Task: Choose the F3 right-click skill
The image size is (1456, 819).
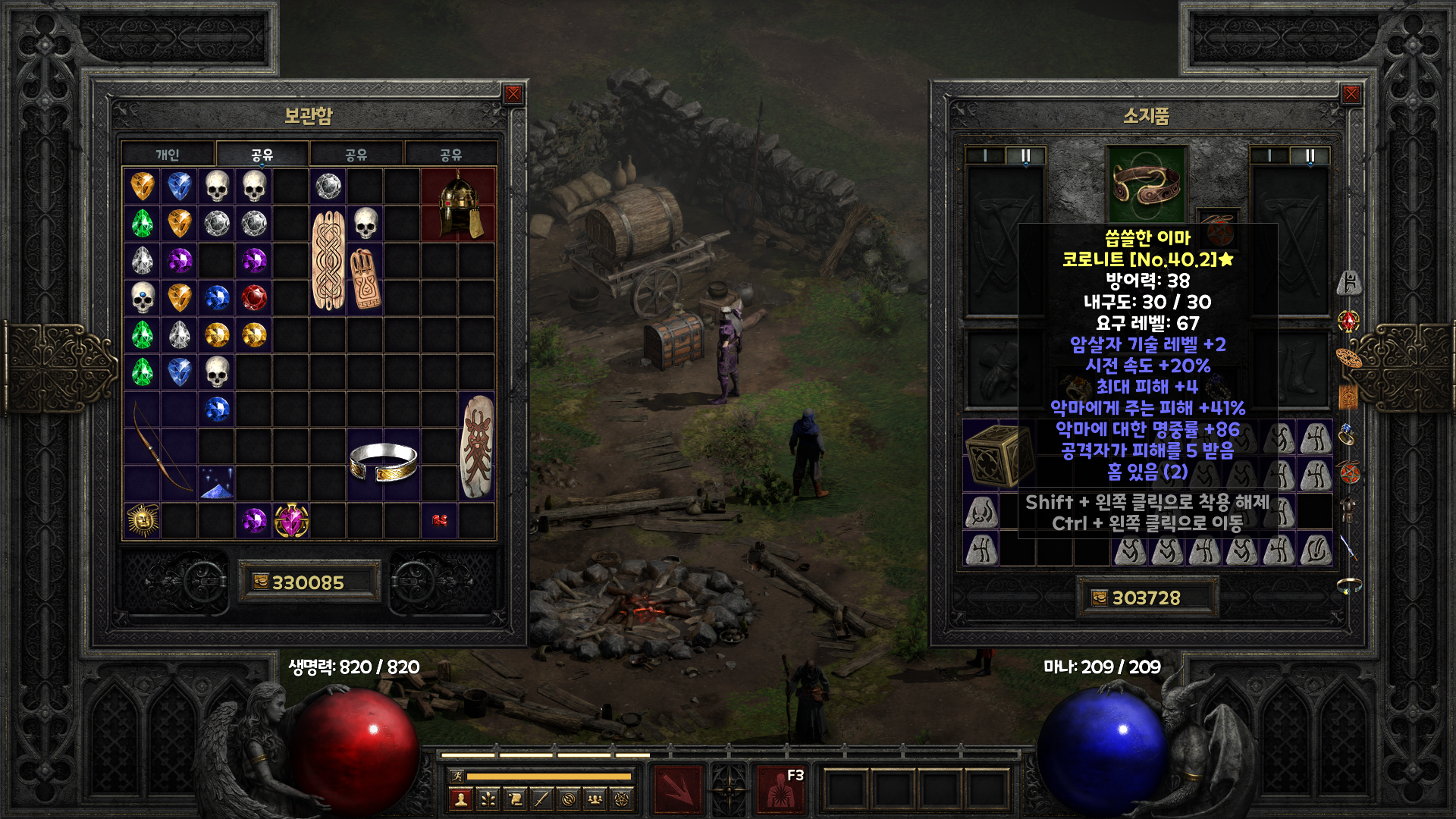Action: tap(782, 789)
